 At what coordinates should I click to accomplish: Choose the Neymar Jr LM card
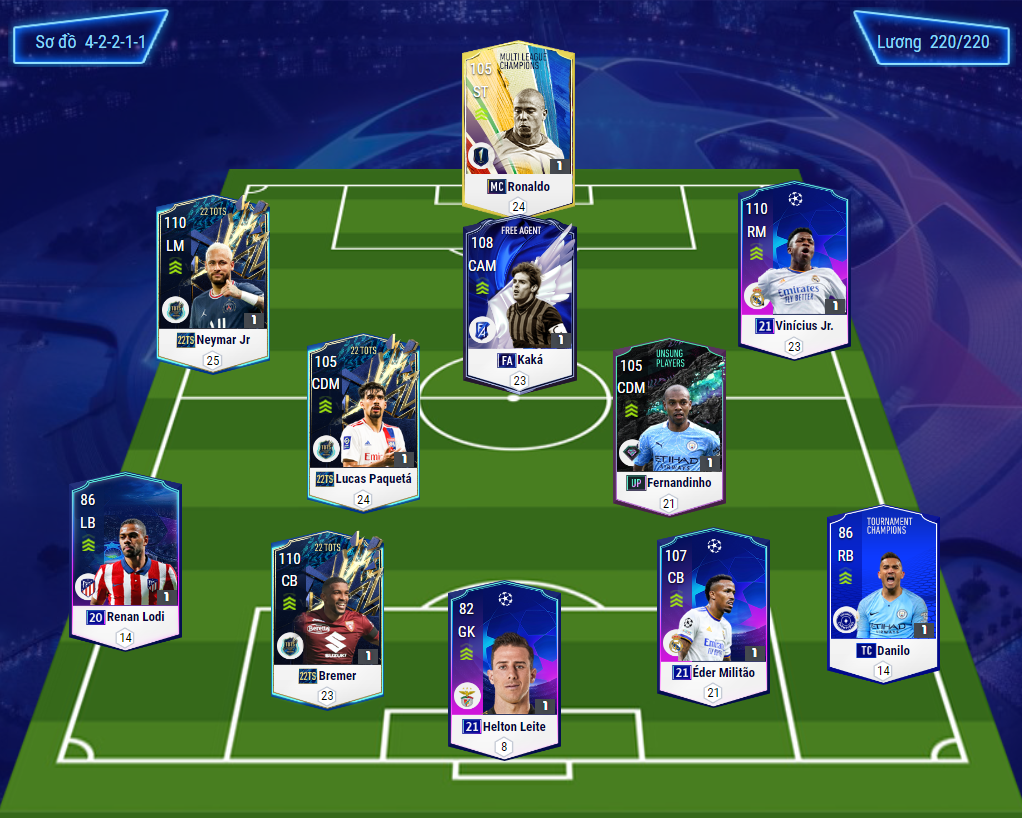[x=213, y=280]
